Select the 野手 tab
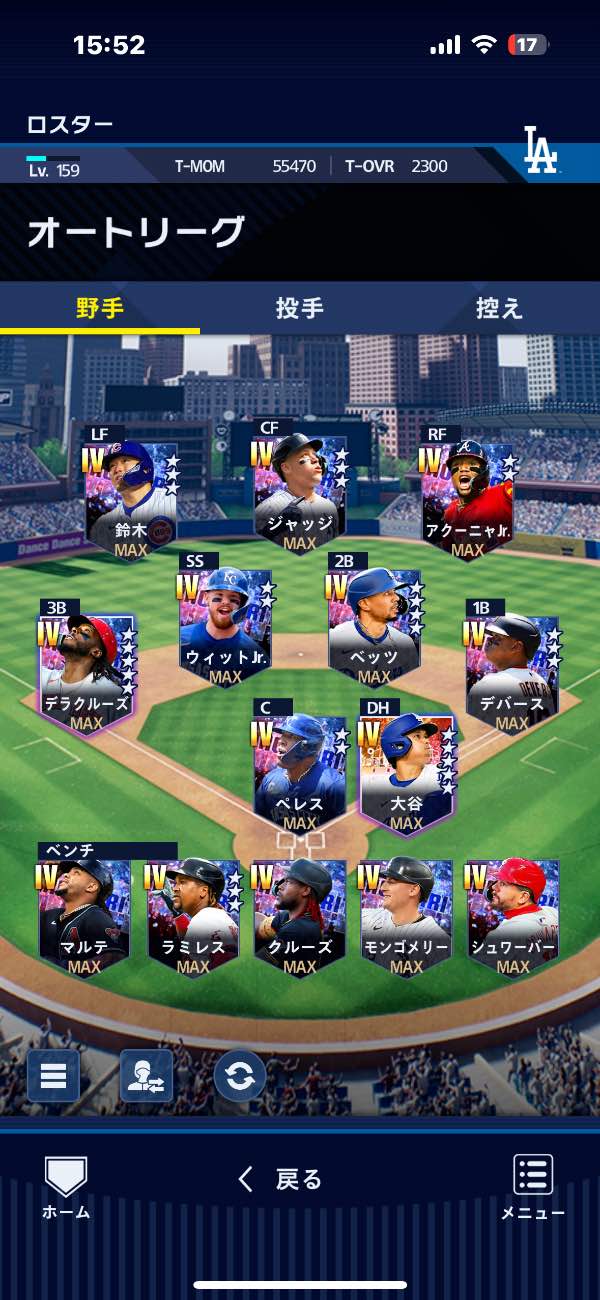Viewport: 600px width, 1300px height. click(x=100, y=308)
